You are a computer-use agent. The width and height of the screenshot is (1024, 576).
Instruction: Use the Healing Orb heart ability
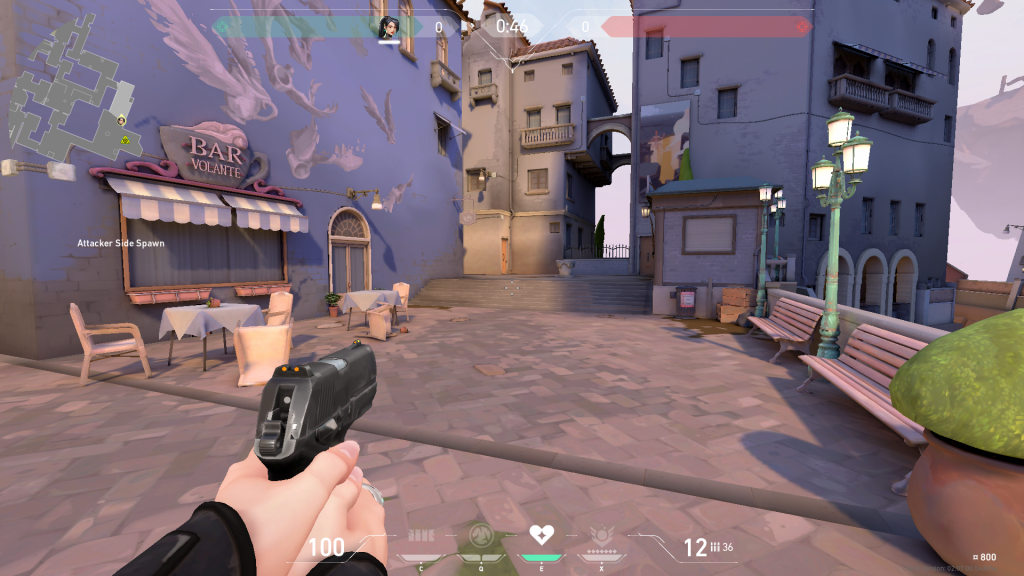tap(541, 534)
